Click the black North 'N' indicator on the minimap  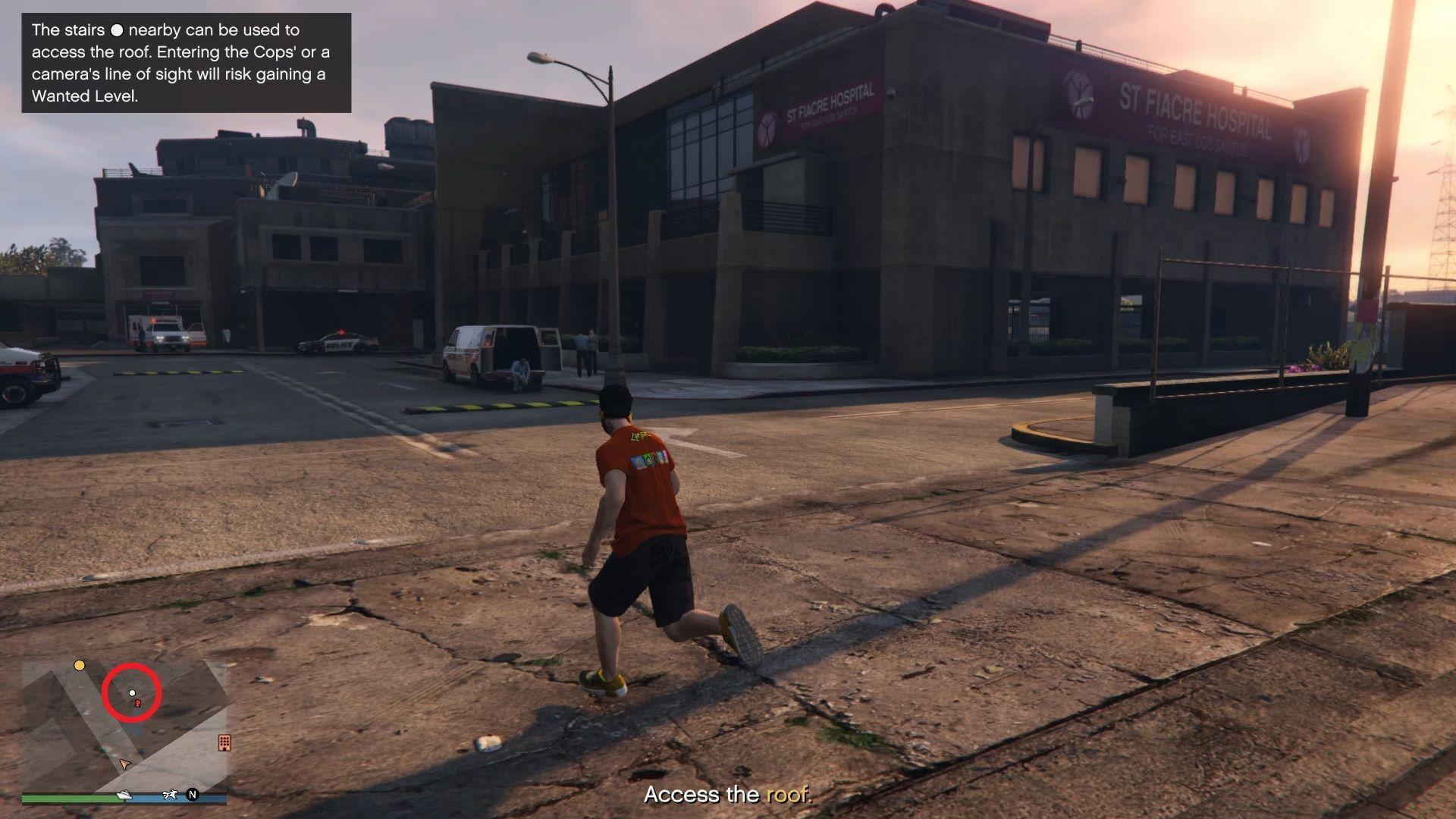coord(193,795)
